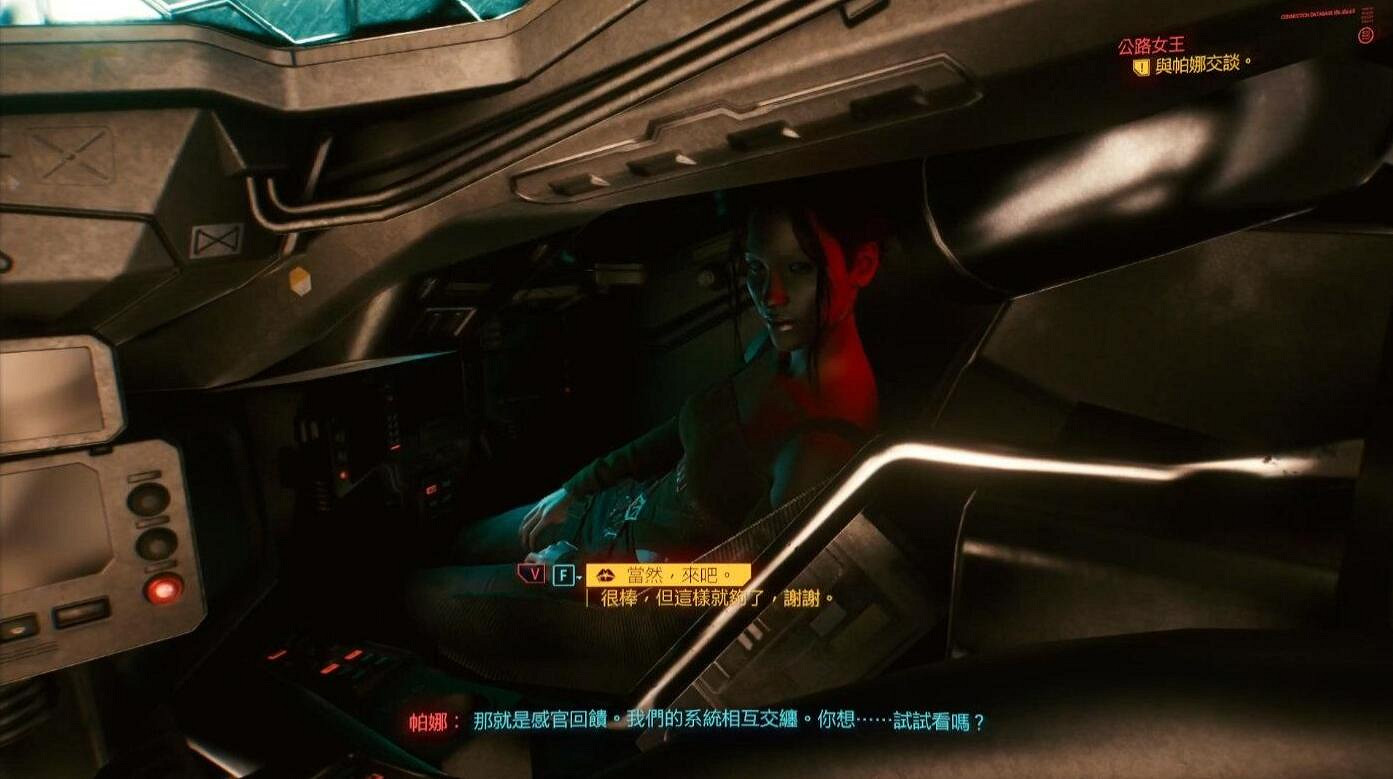Choose the highlighted reply 當然，來吧
This screenshot has height=779, width=1393.
pos(665,572)
